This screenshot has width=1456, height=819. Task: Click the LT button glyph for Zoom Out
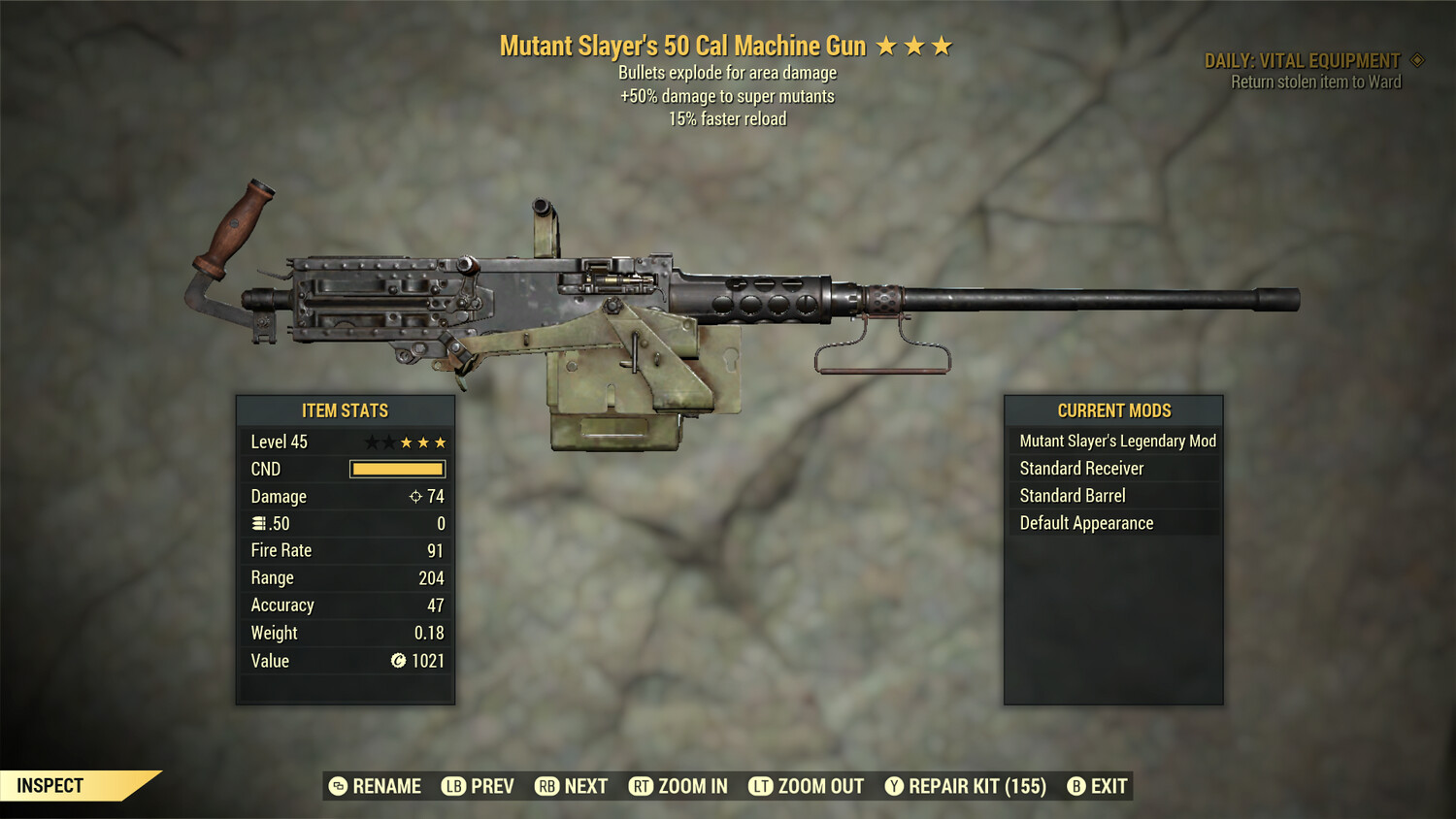tap(760, 786)
